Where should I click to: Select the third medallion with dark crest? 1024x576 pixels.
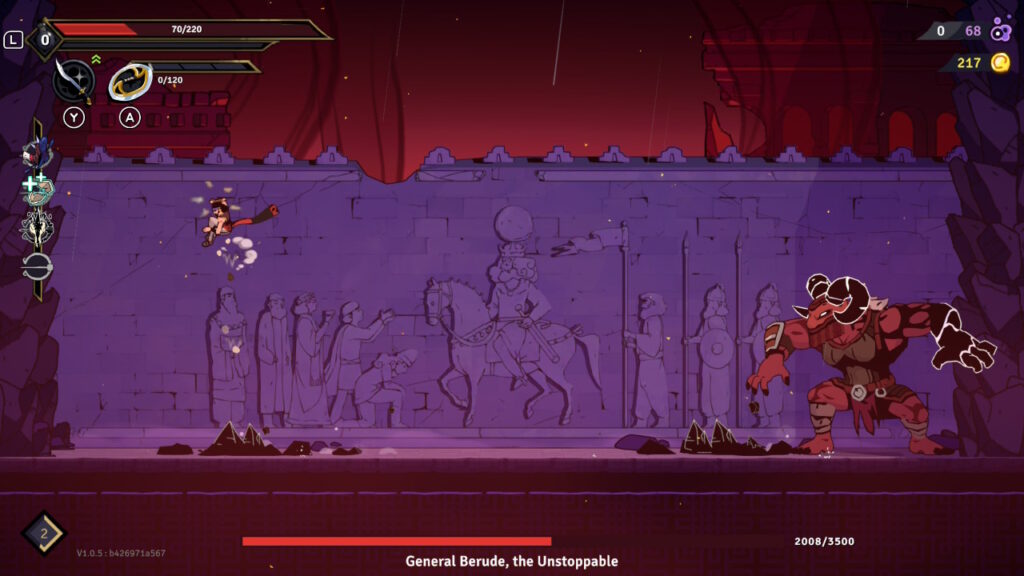(37, 228)
